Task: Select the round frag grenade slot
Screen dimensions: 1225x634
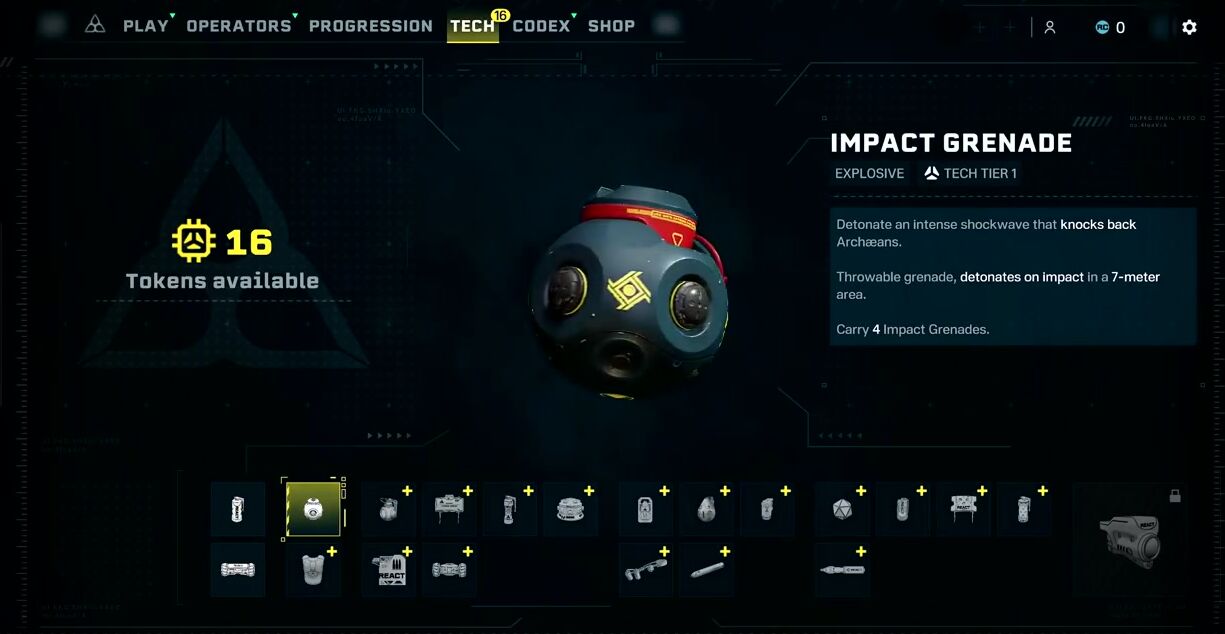Action: click(x=389, y=509)
